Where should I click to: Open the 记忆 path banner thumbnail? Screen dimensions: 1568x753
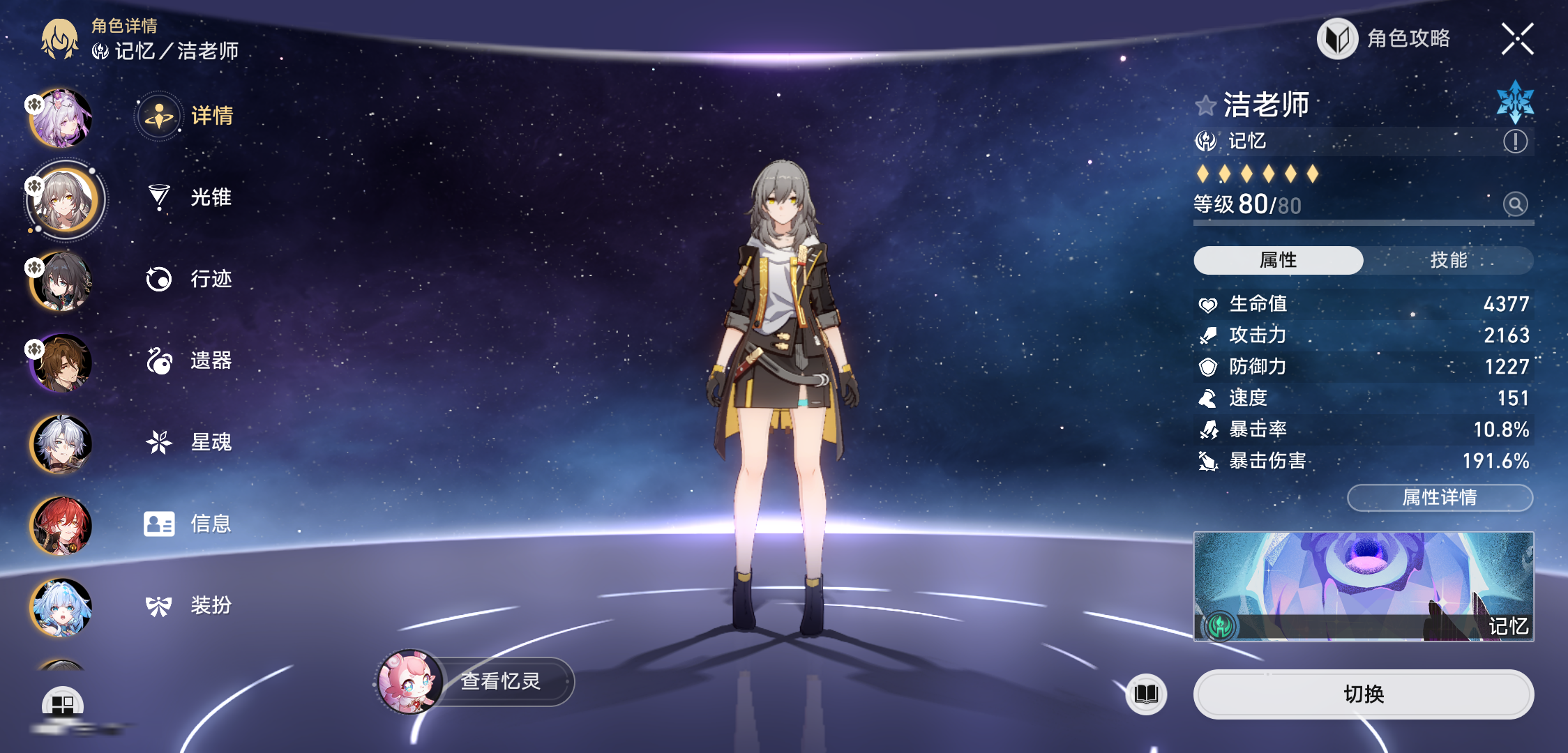coord(1363,586)
